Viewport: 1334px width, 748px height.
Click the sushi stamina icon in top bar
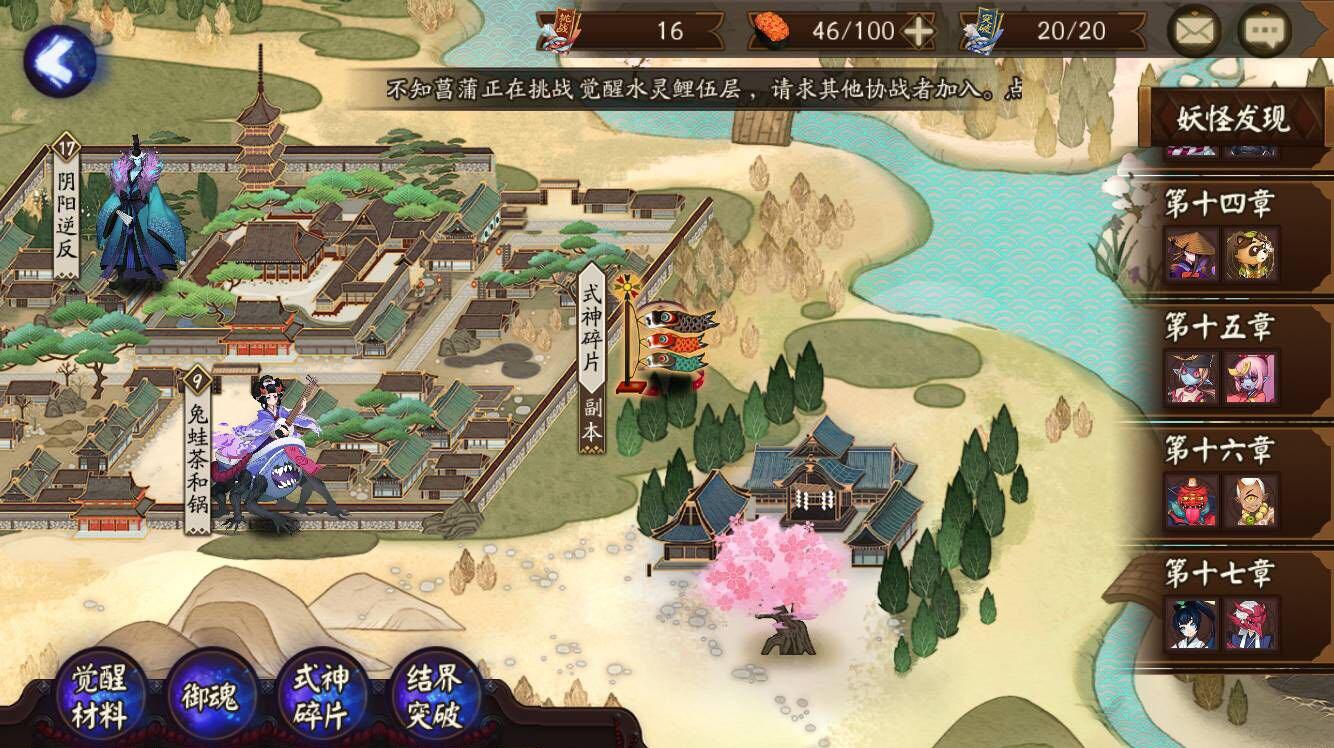click(775, 30)
